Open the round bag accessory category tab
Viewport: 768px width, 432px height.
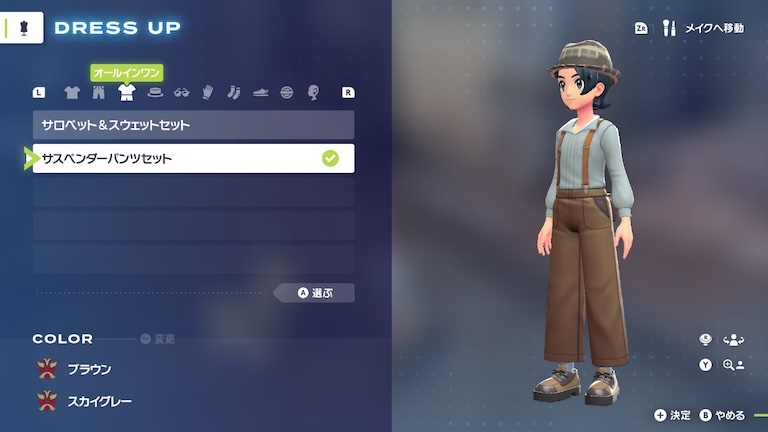287,93
